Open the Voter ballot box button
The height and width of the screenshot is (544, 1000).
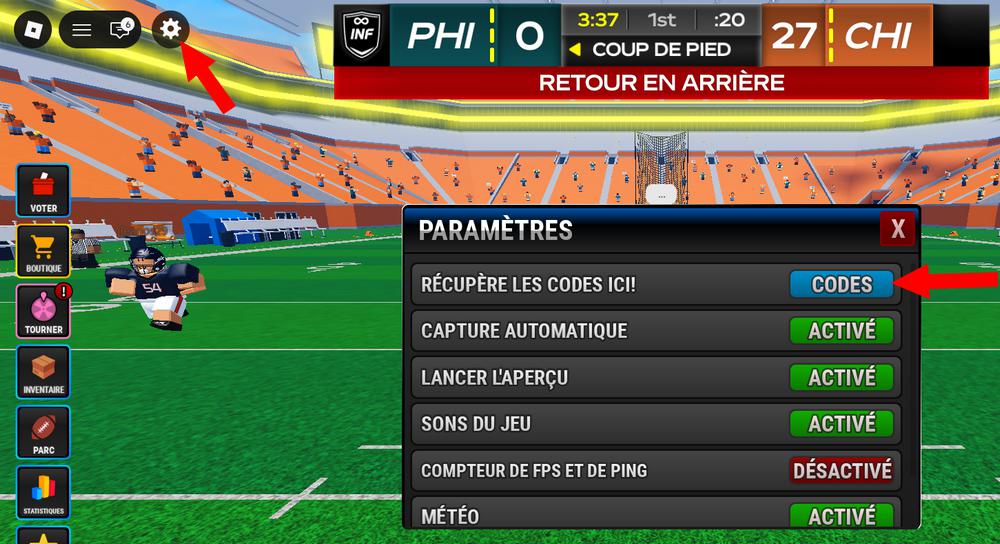pyautogui.click(x=43, y=191)
